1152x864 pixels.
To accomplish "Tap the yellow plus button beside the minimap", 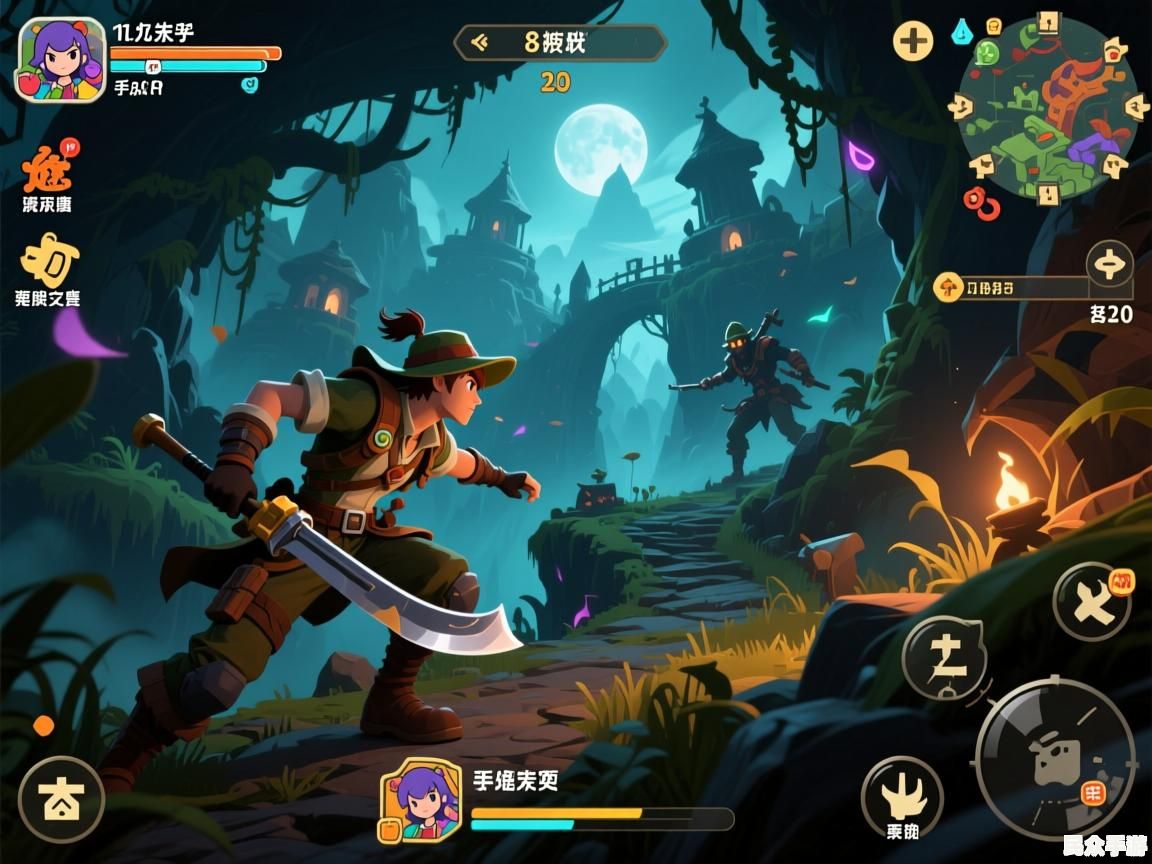I will [x=912, y=42].
